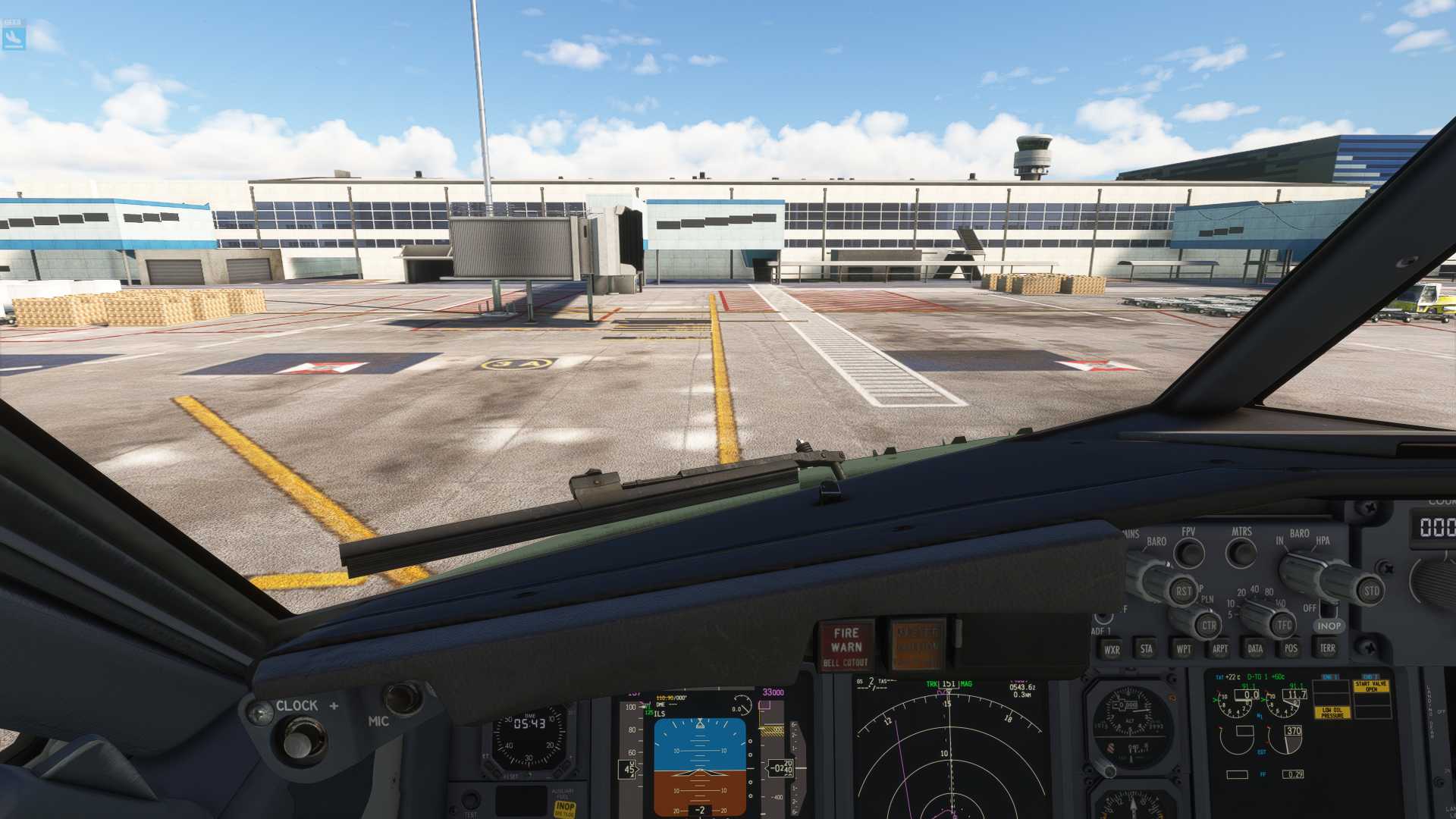Show airports with the ARPT button
Screen dimensions: 1456x819
(x=1219, y=648)
